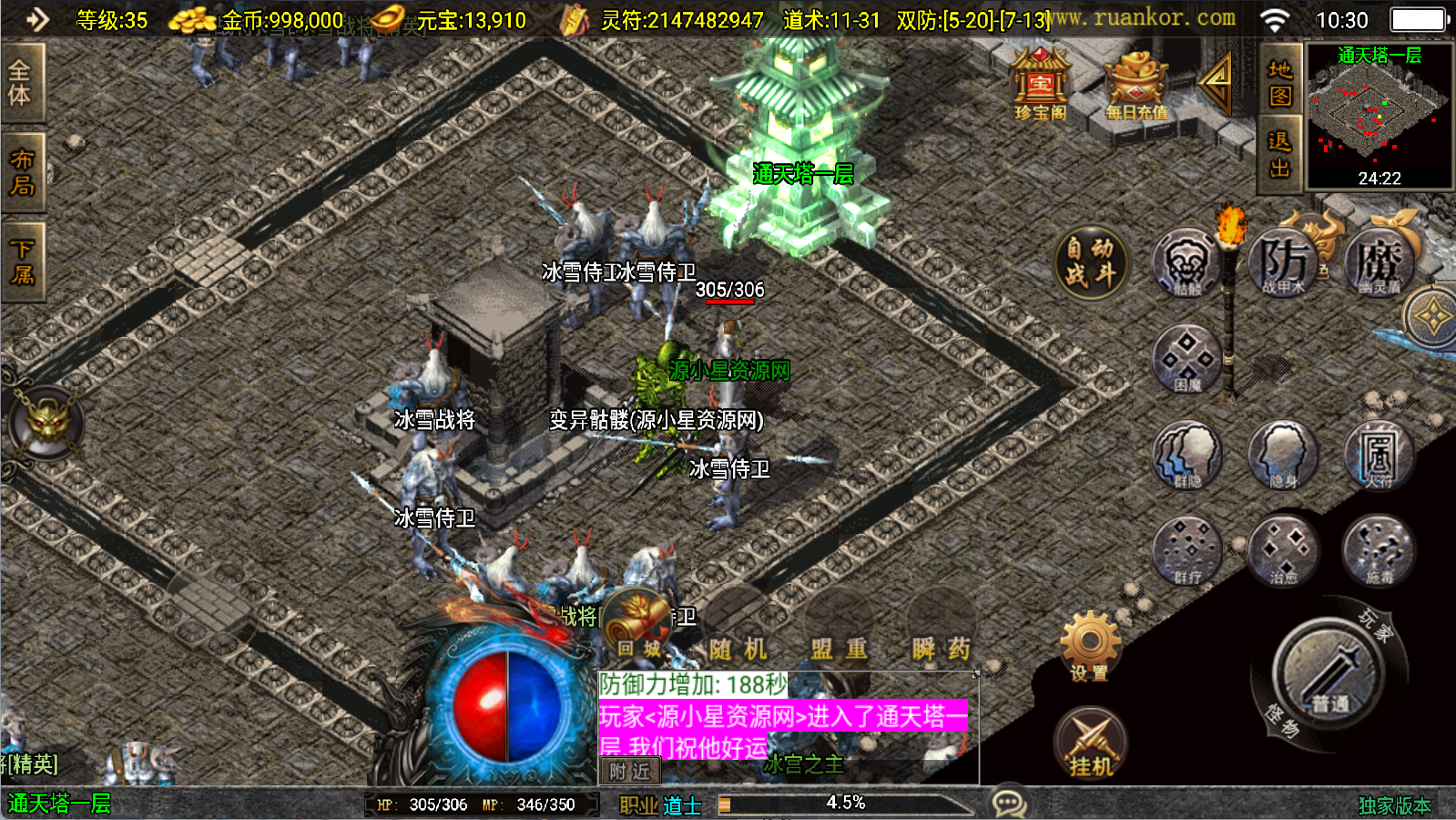1456x820 pixels.
Task: Open the 设置 settings gear
Action: click(x=1090, y=647)
